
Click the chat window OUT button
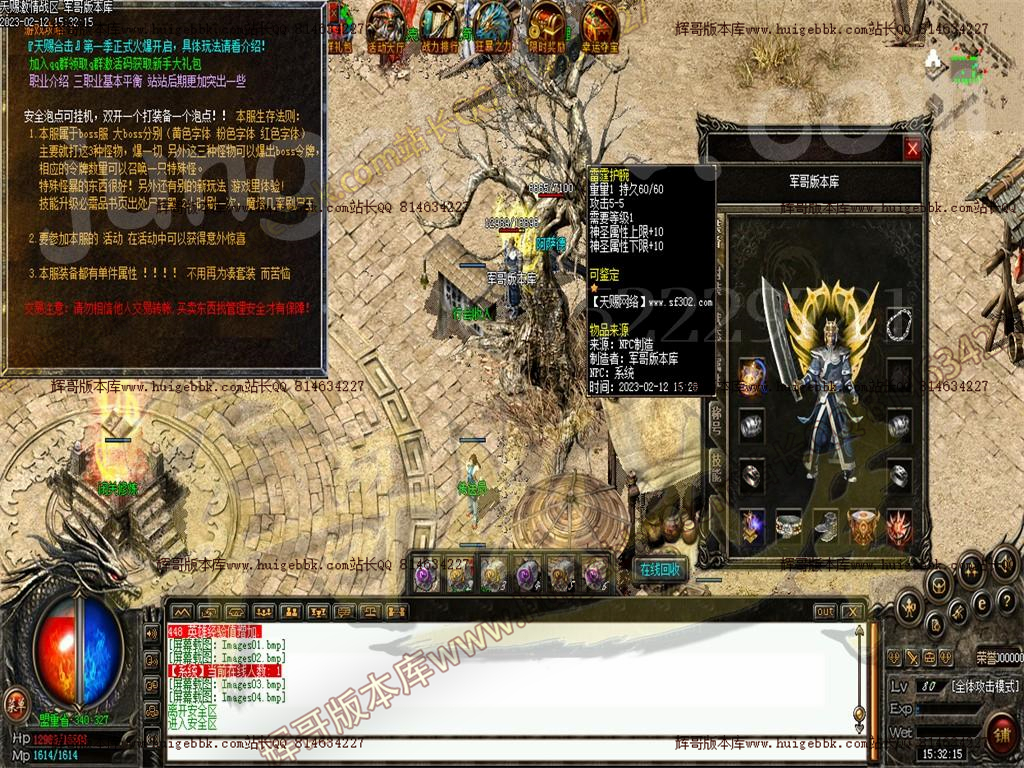click(824, 611)
